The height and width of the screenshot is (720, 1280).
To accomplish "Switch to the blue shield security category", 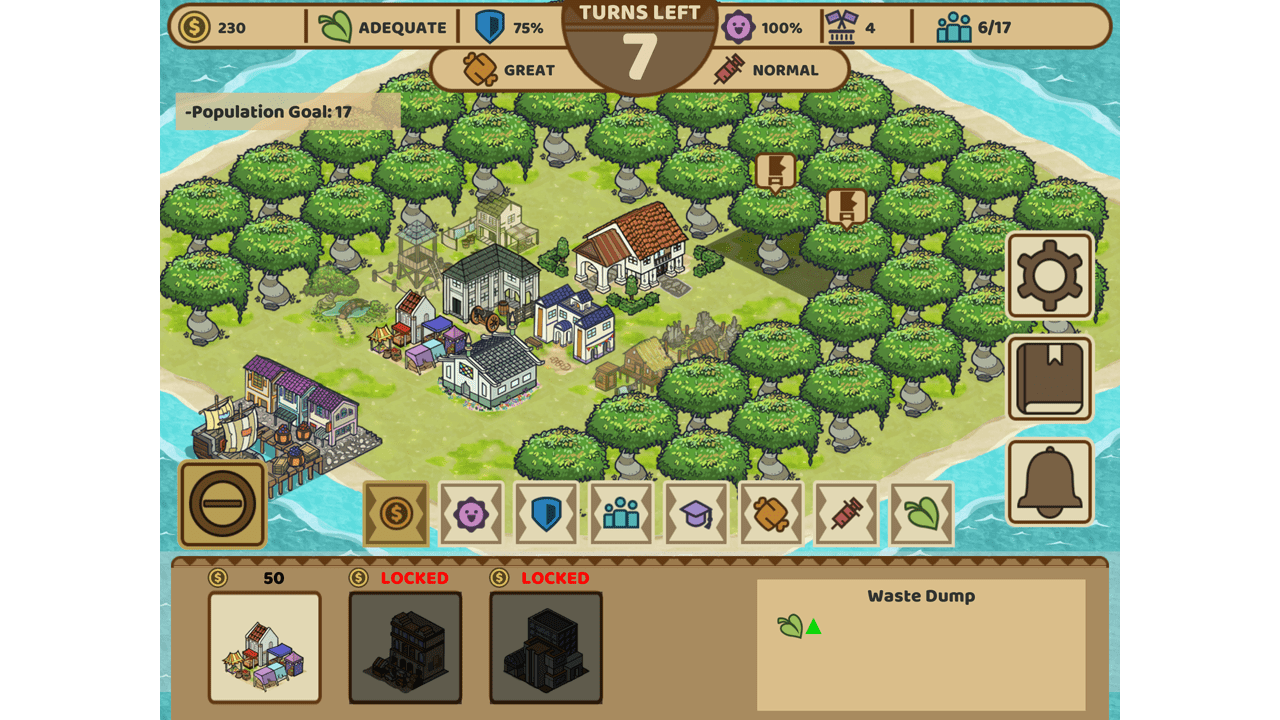I will [x=546, y=514].
